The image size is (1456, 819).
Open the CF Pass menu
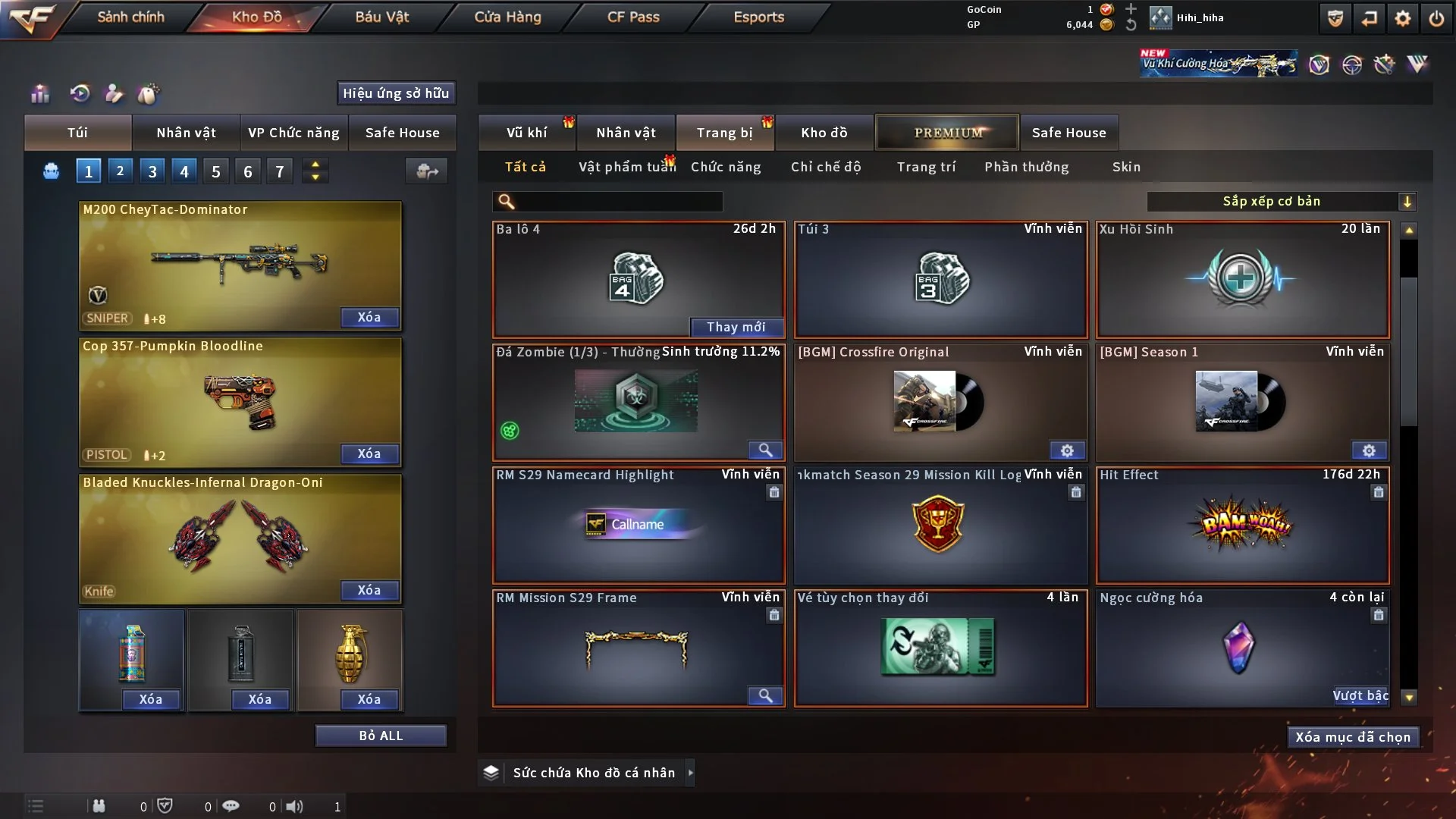coord(633,17)
